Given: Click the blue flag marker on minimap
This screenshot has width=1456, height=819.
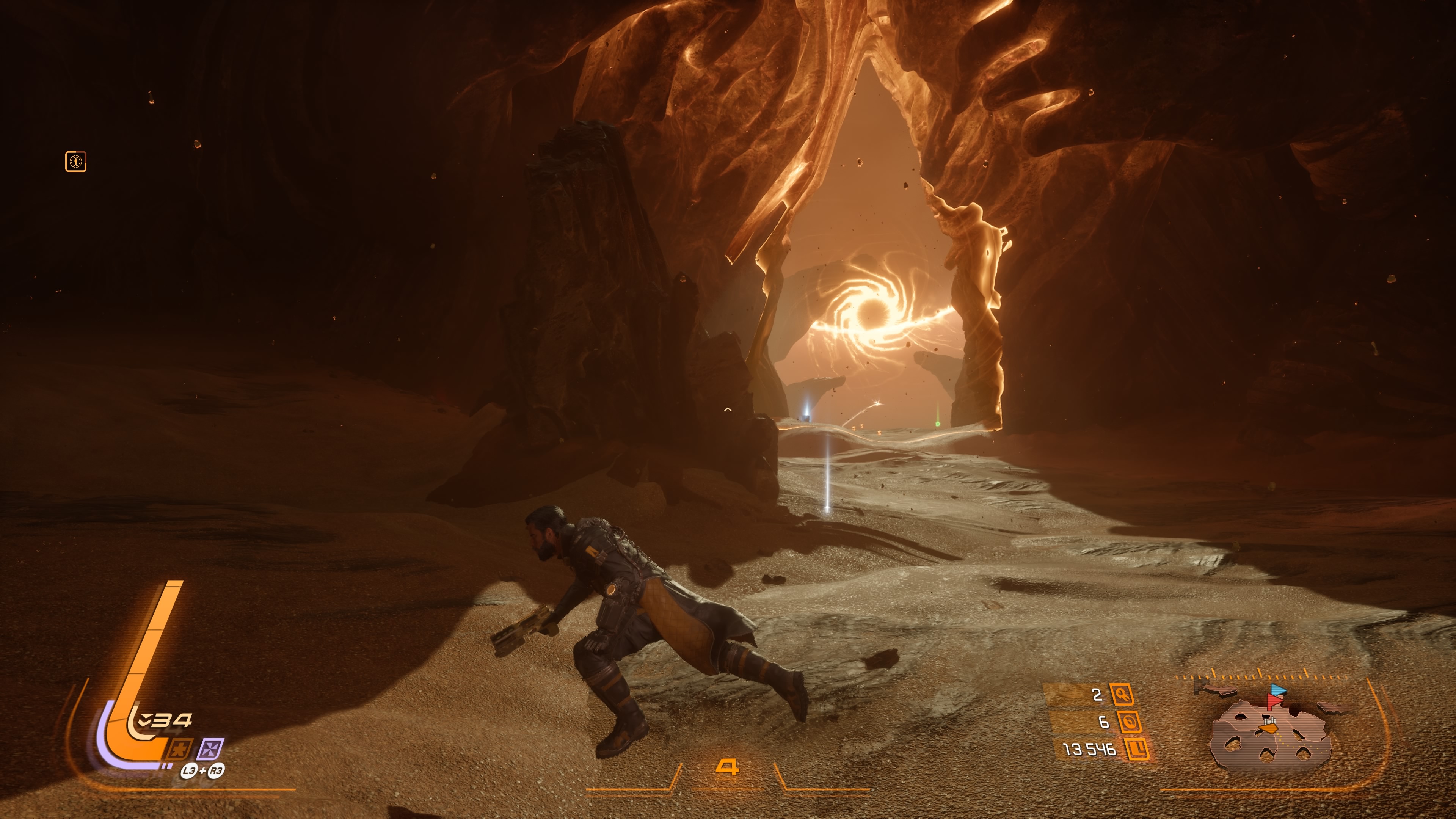Looking at the screenshot, I should (1278, 690).
